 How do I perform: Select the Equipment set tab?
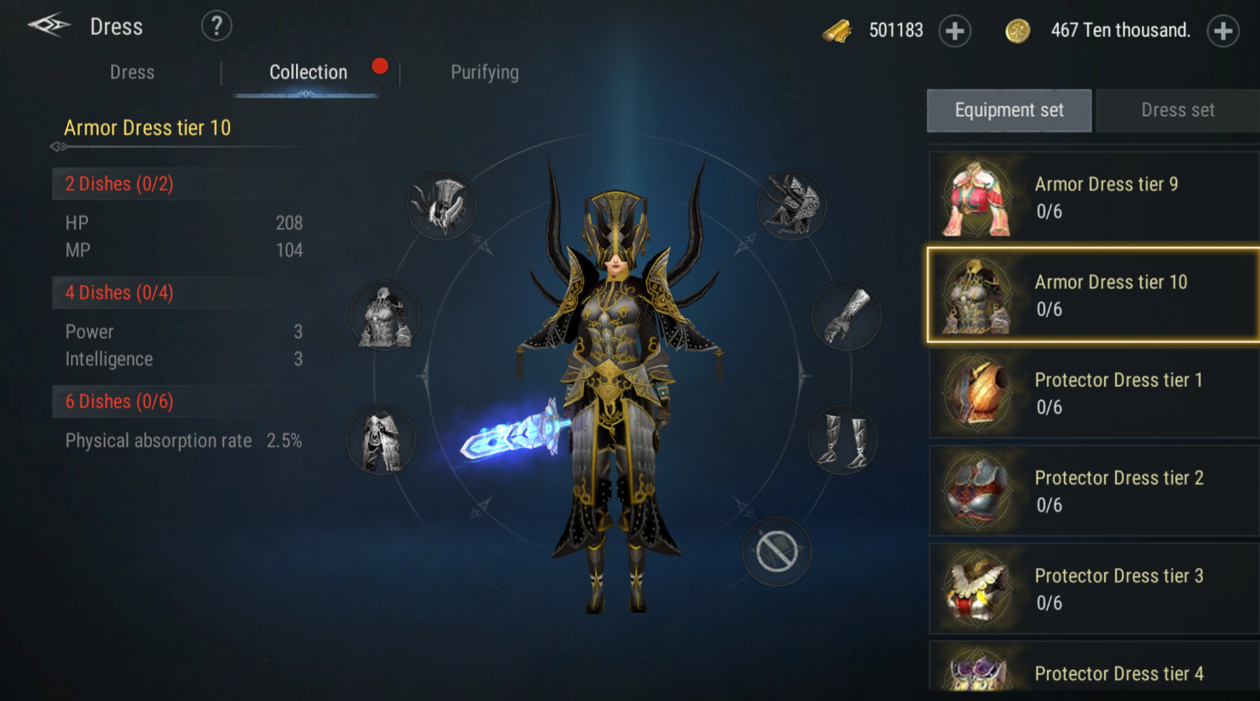(1009, 110)
